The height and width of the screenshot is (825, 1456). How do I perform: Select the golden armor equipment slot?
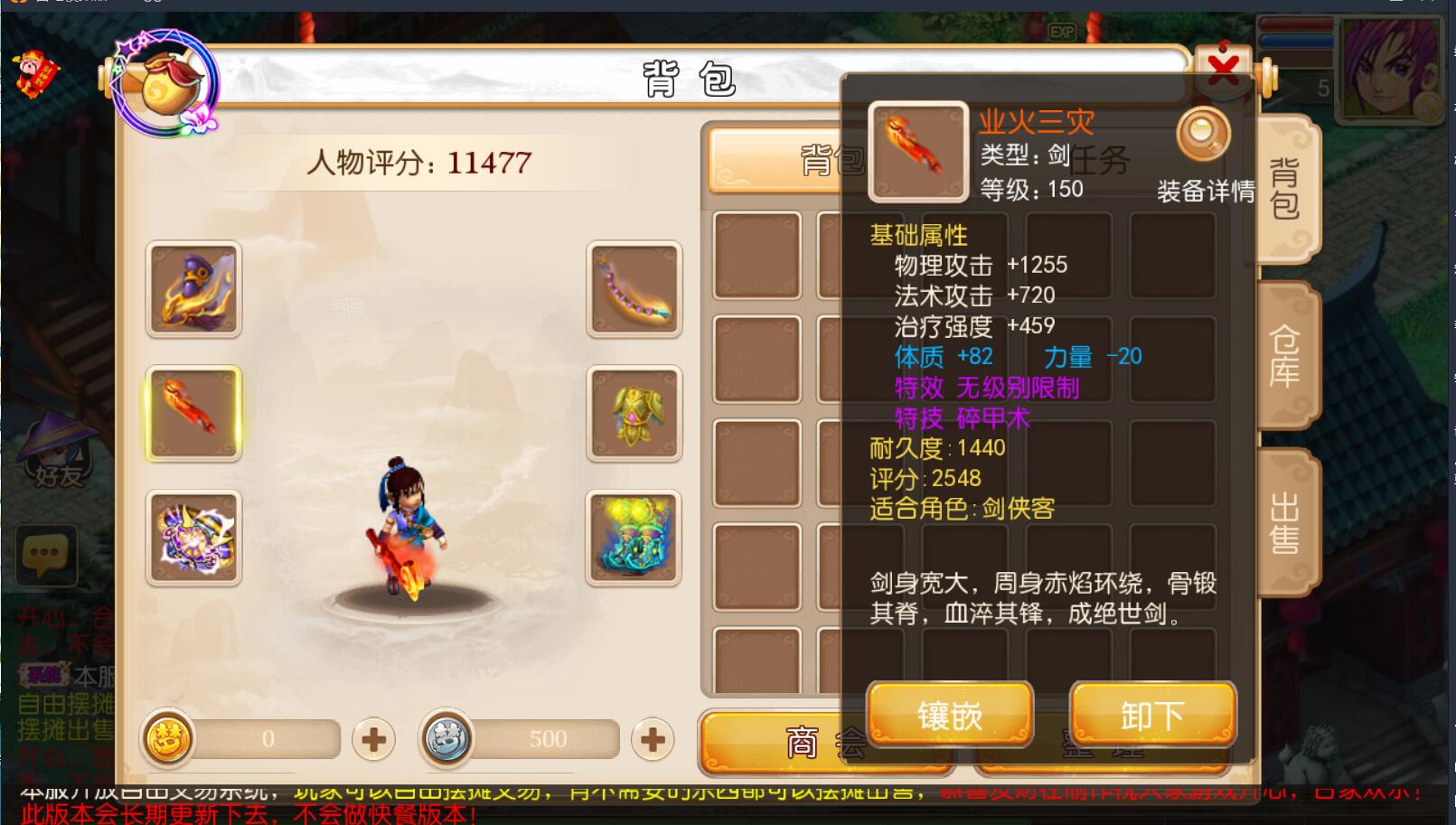coord(634,414)
